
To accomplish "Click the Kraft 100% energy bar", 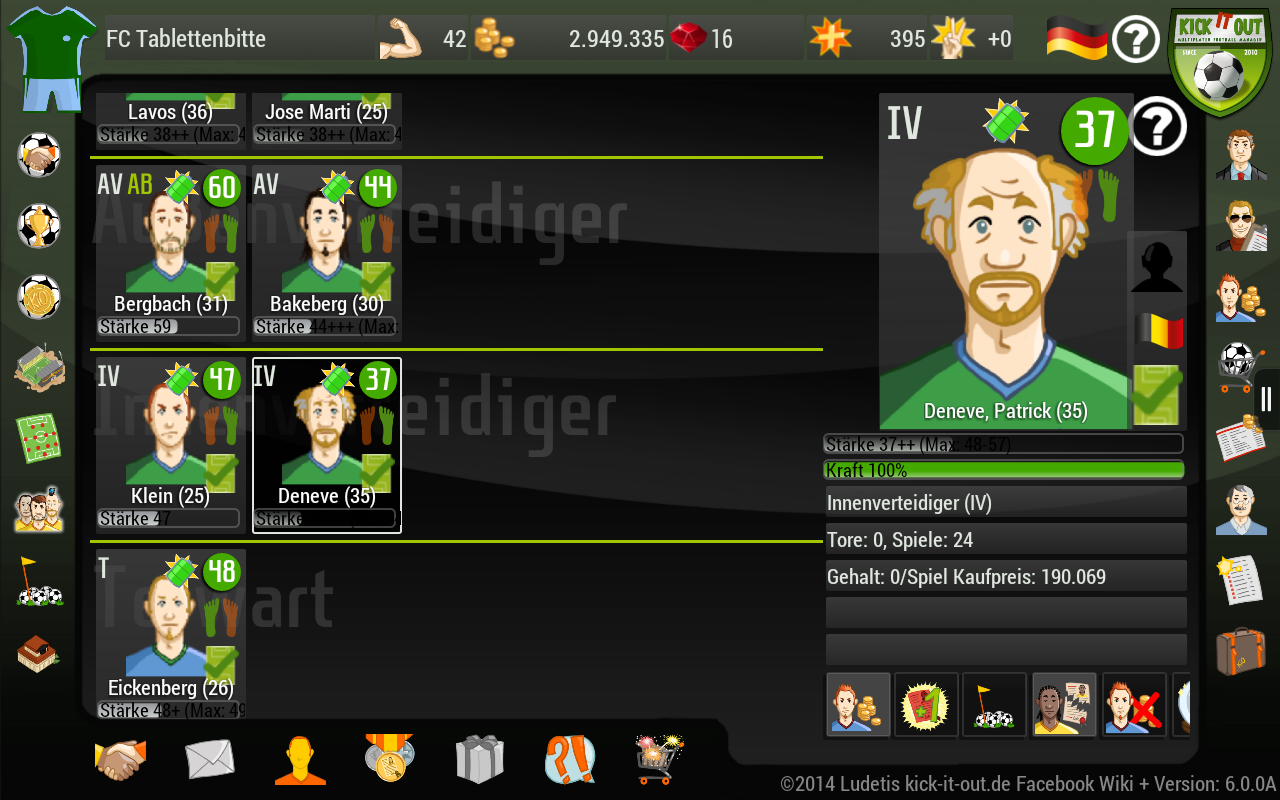I will pyautogui.click(x=1003, y=468).
